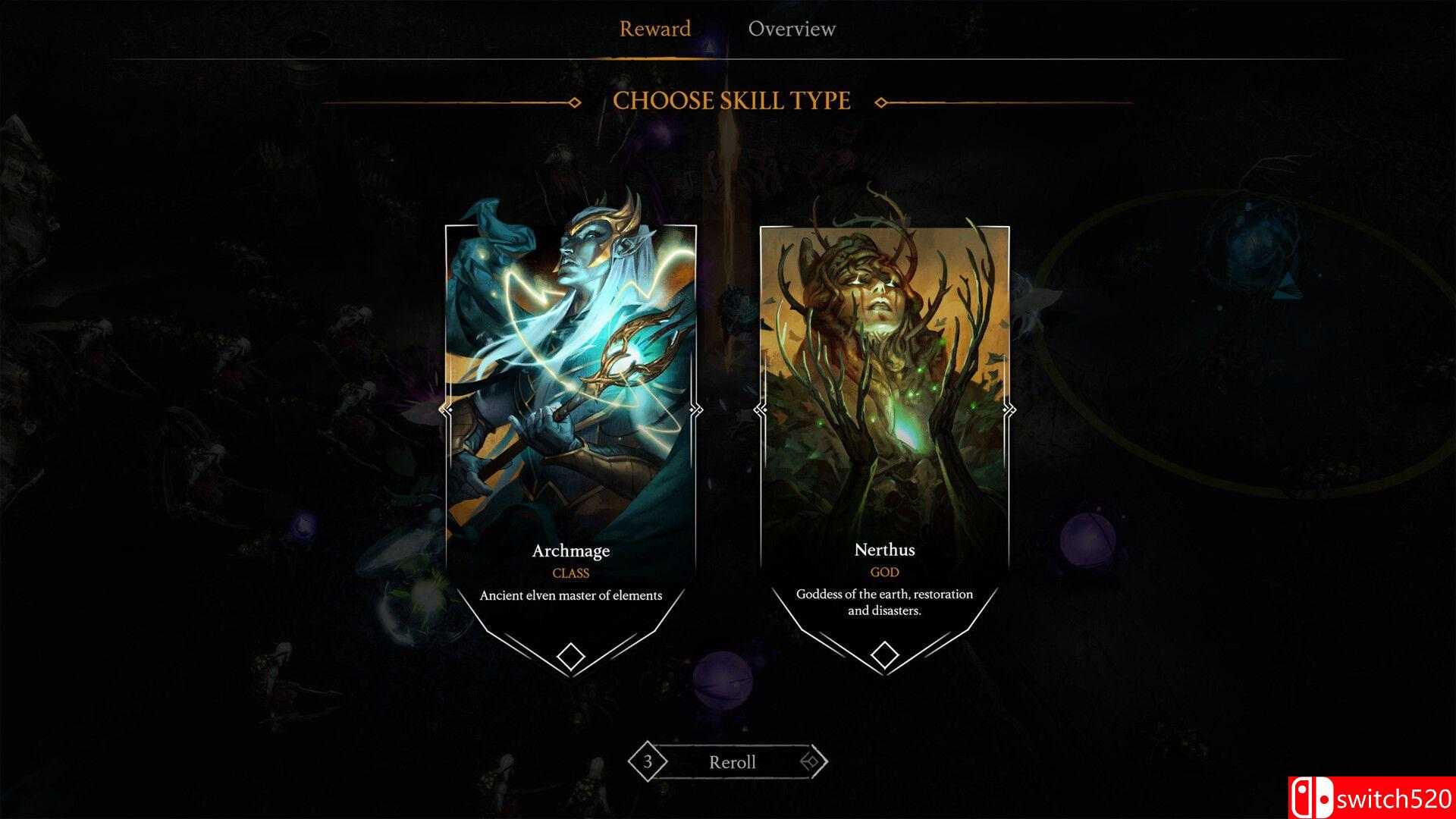Image resolution: width=1456 pixels, height=819 pixels.
Task: Click the reroll counter showing 3
Action: [648, 762]
